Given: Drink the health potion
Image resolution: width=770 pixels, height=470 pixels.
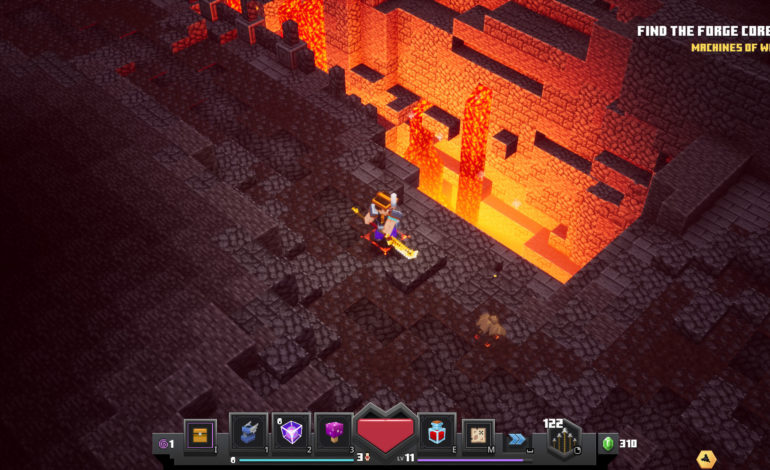Looking at the screenshot, I should [437, 432].
